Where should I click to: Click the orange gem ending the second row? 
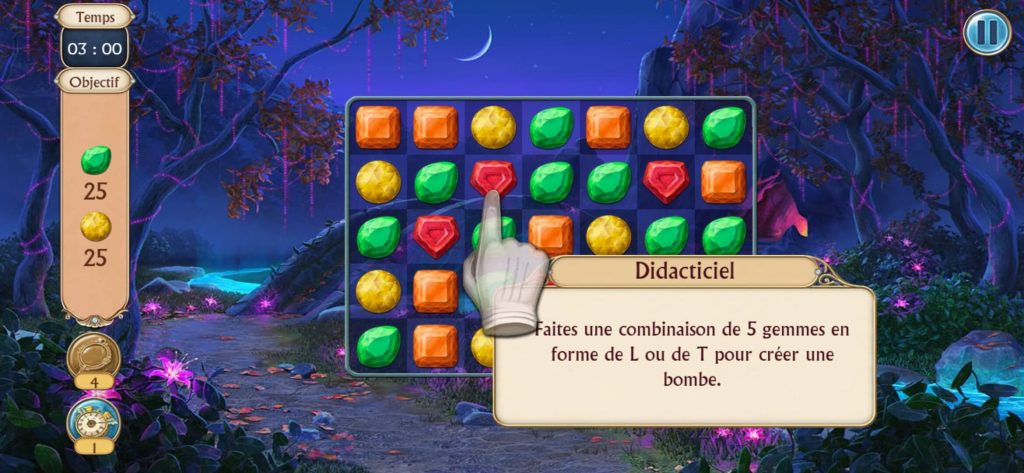pos(723,182)
